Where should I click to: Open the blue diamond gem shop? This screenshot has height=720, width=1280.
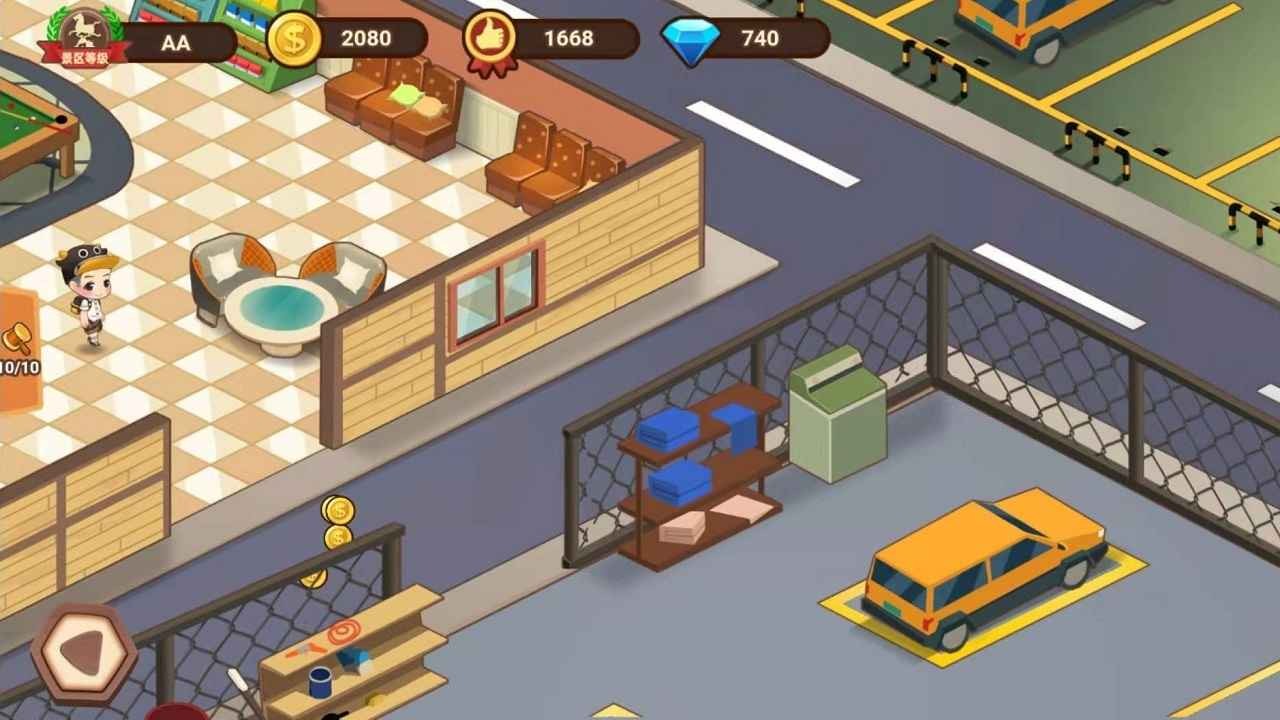click(x=691, y=40)
